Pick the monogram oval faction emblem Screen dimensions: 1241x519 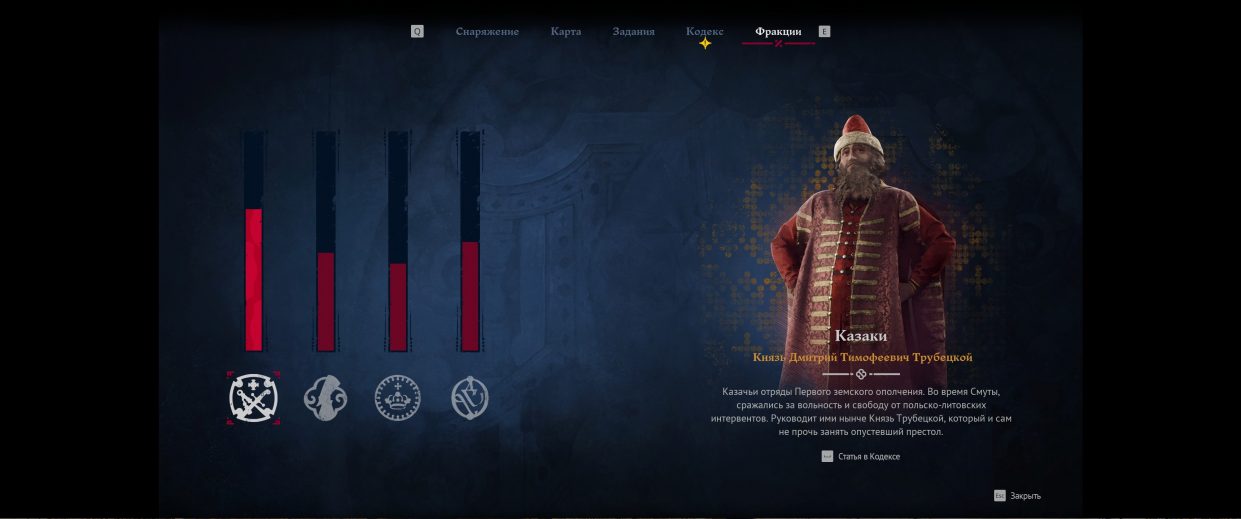(470, 398)
